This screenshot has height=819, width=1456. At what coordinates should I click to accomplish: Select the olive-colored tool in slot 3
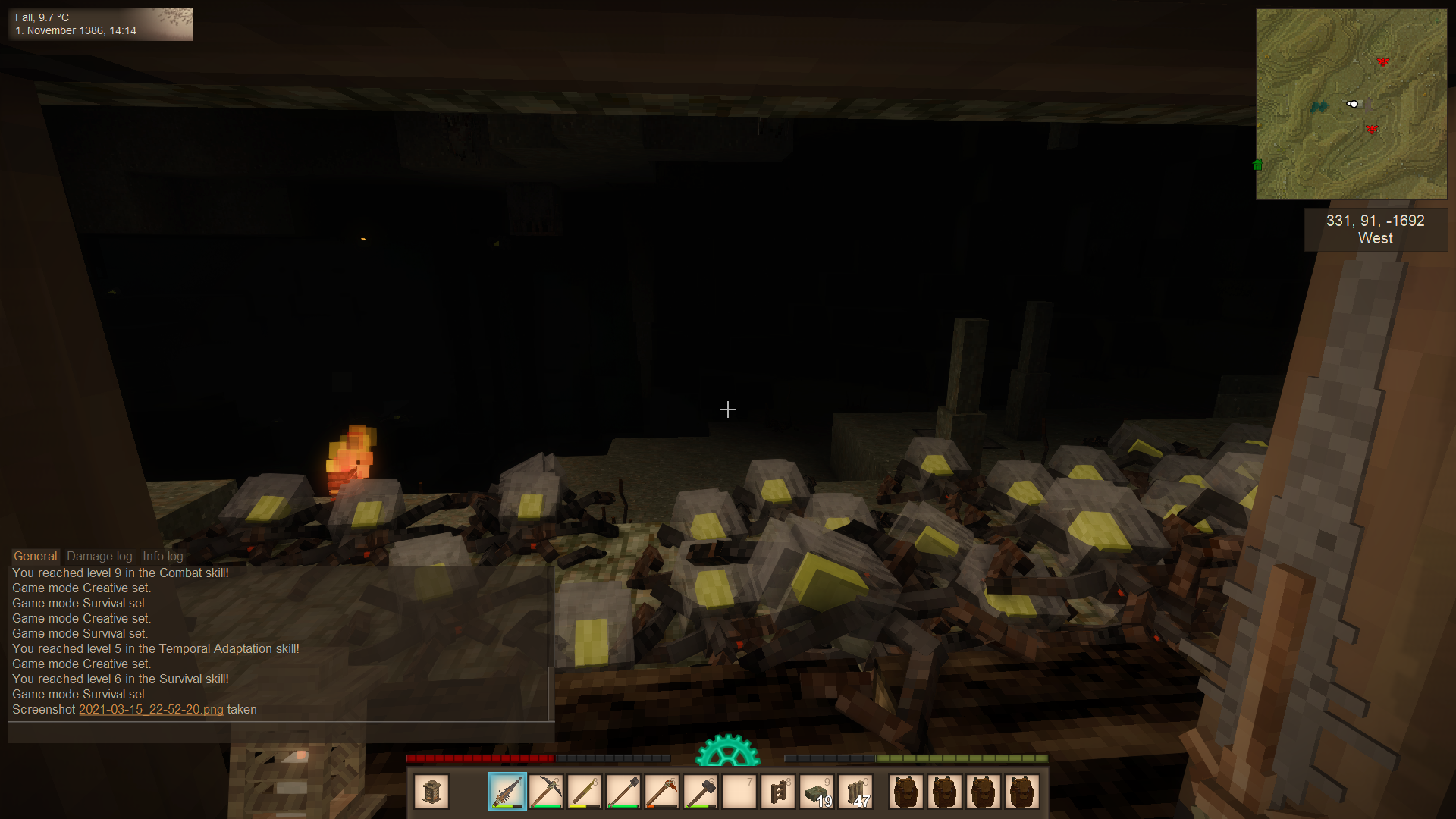(x=585, y=792)
